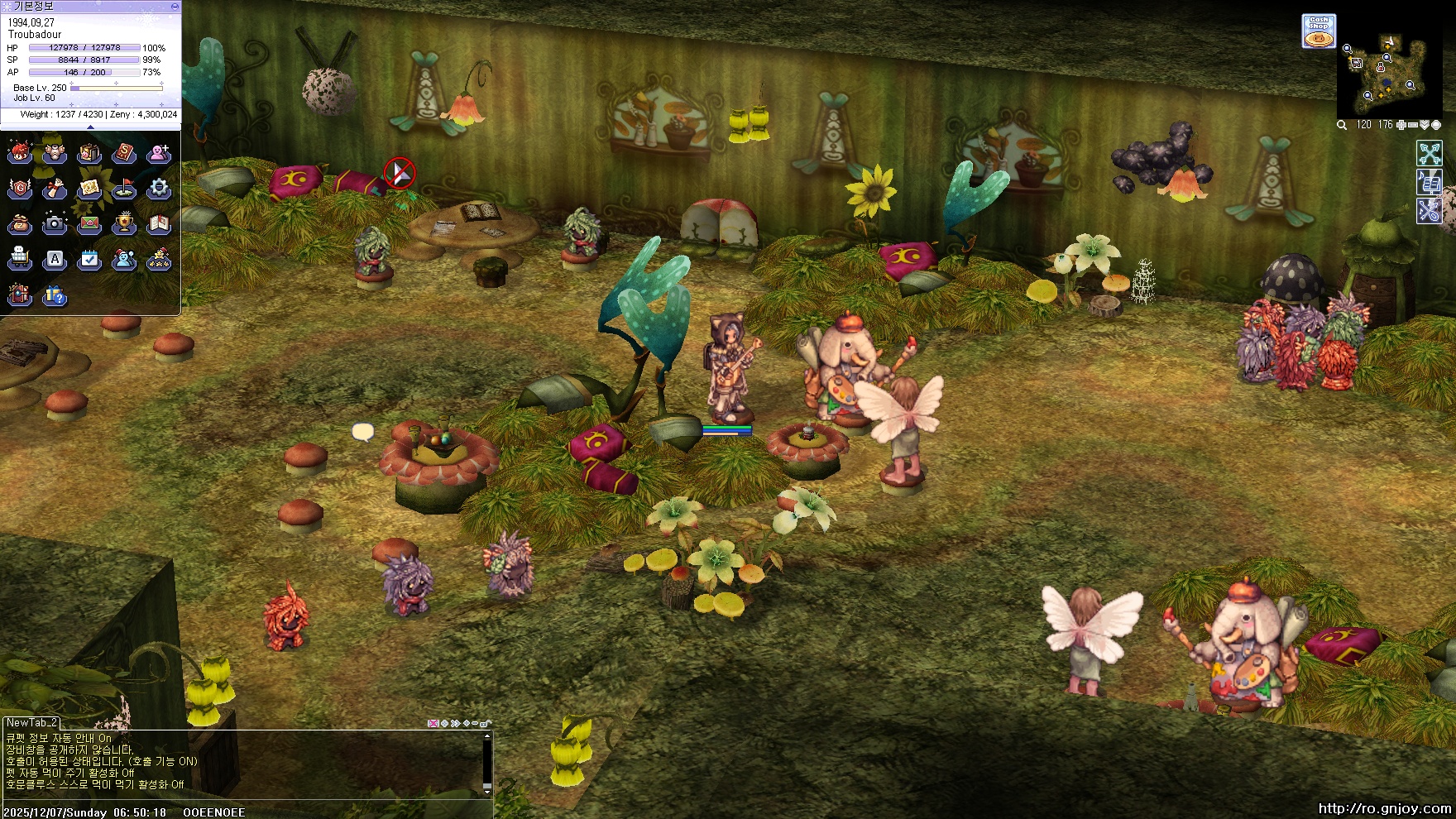Open the world map parchment icon
This screenshot has width=1456, height=819.
pos(89,189)
